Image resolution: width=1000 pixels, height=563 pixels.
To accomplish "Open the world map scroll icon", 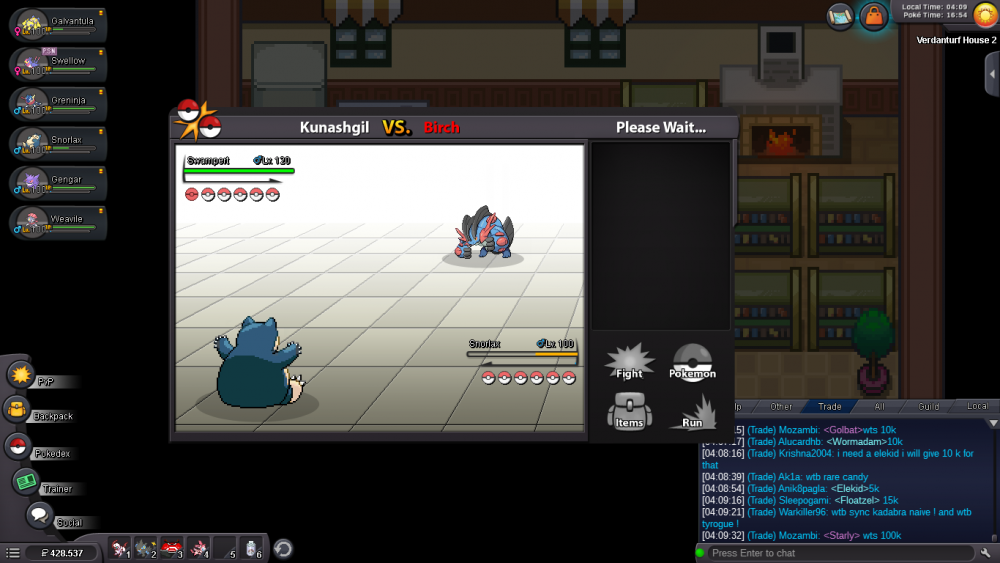I will pyautogui.click(x=840, y=16).
